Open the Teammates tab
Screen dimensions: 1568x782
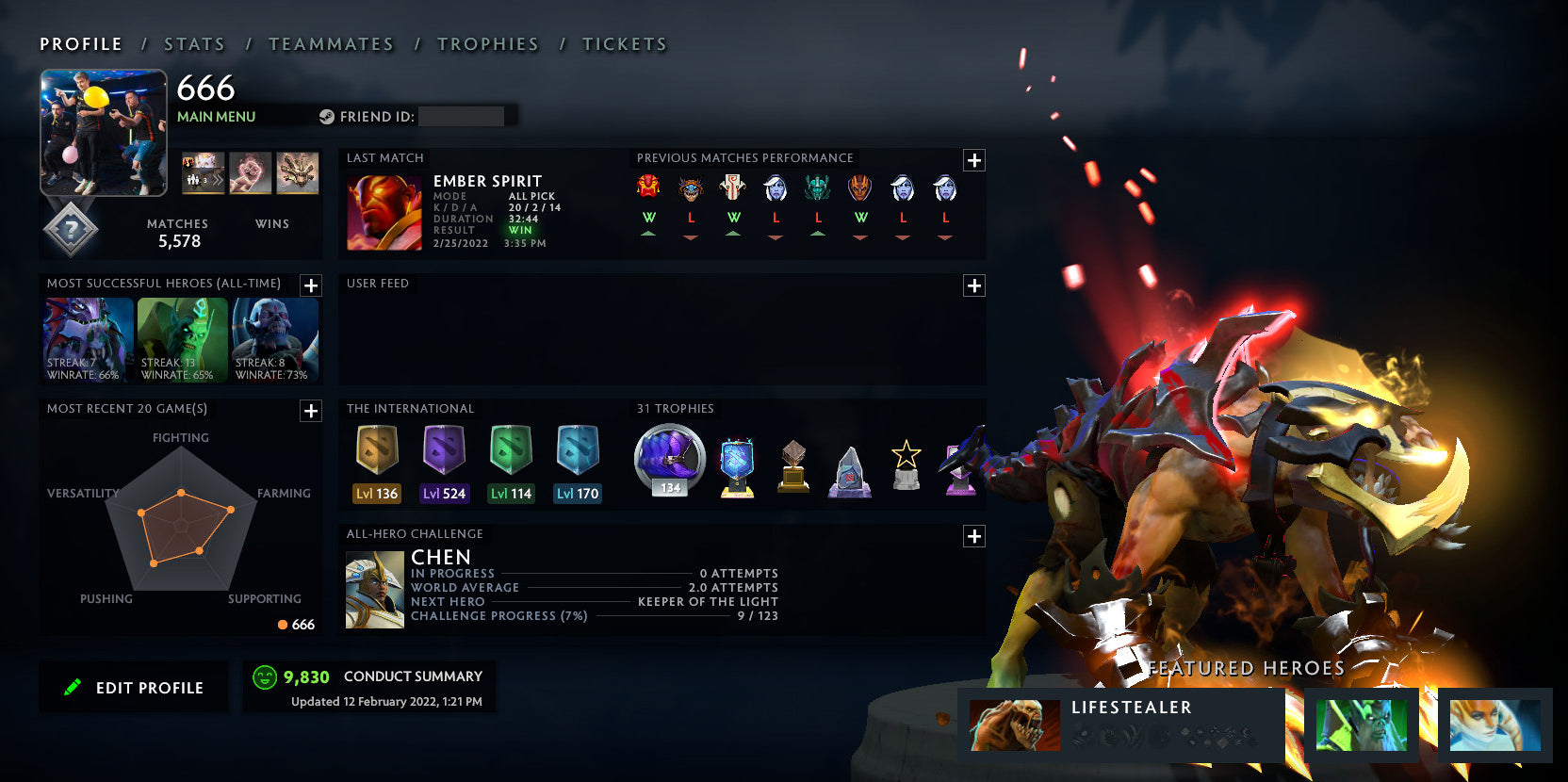331,44
